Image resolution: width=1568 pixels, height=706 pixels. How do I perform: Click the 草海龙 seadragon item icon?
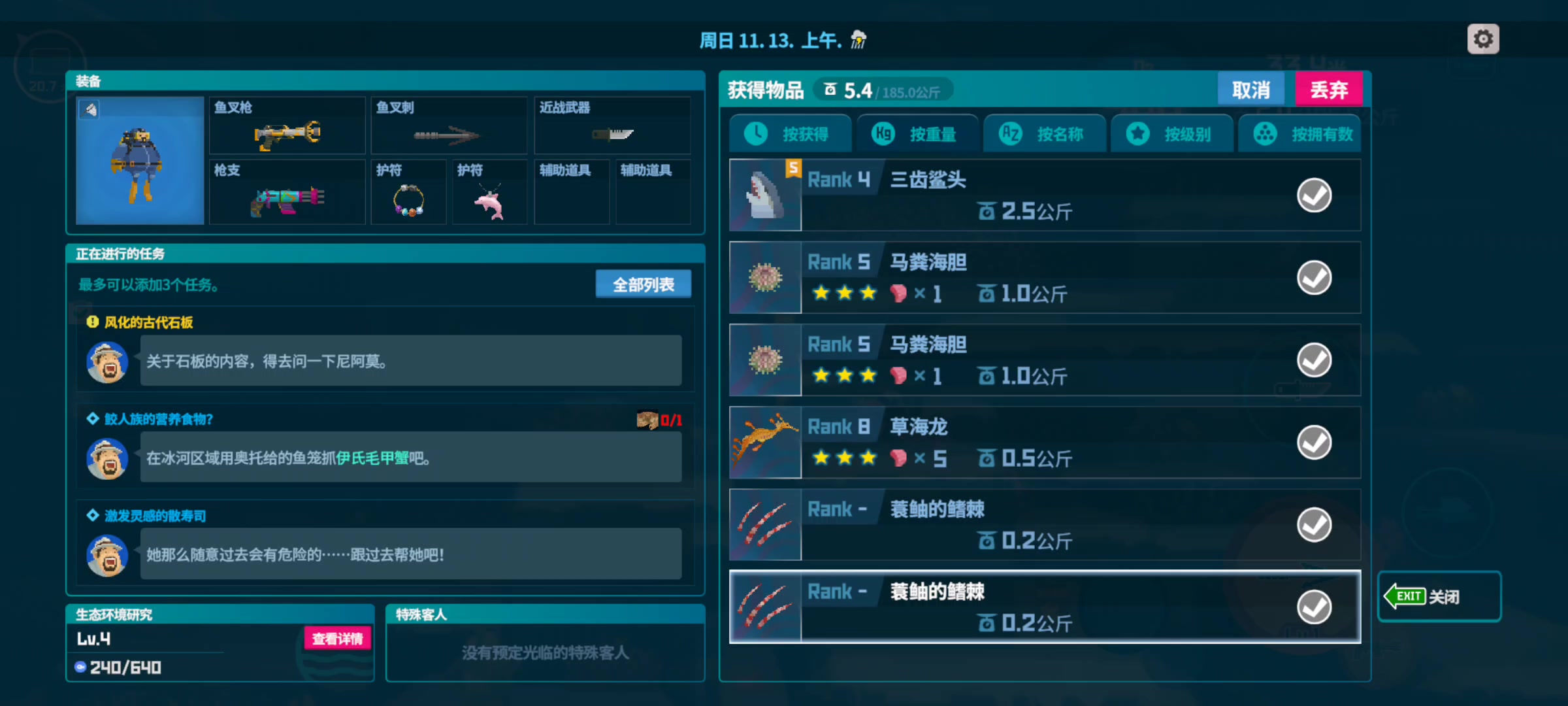tap(764, 442)
